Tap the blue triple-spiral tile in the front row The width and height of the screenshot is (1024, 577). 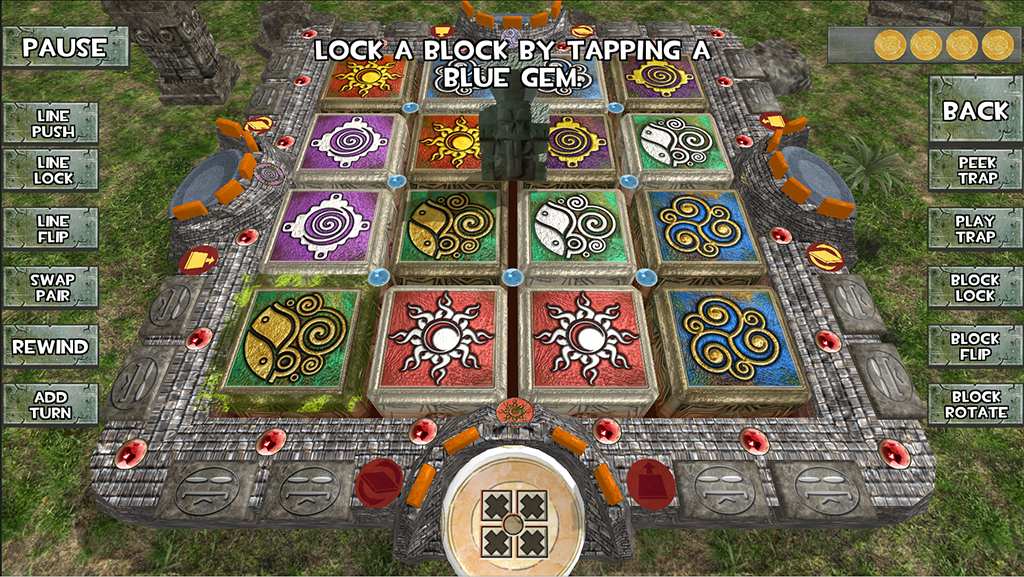tap(735, 343)
